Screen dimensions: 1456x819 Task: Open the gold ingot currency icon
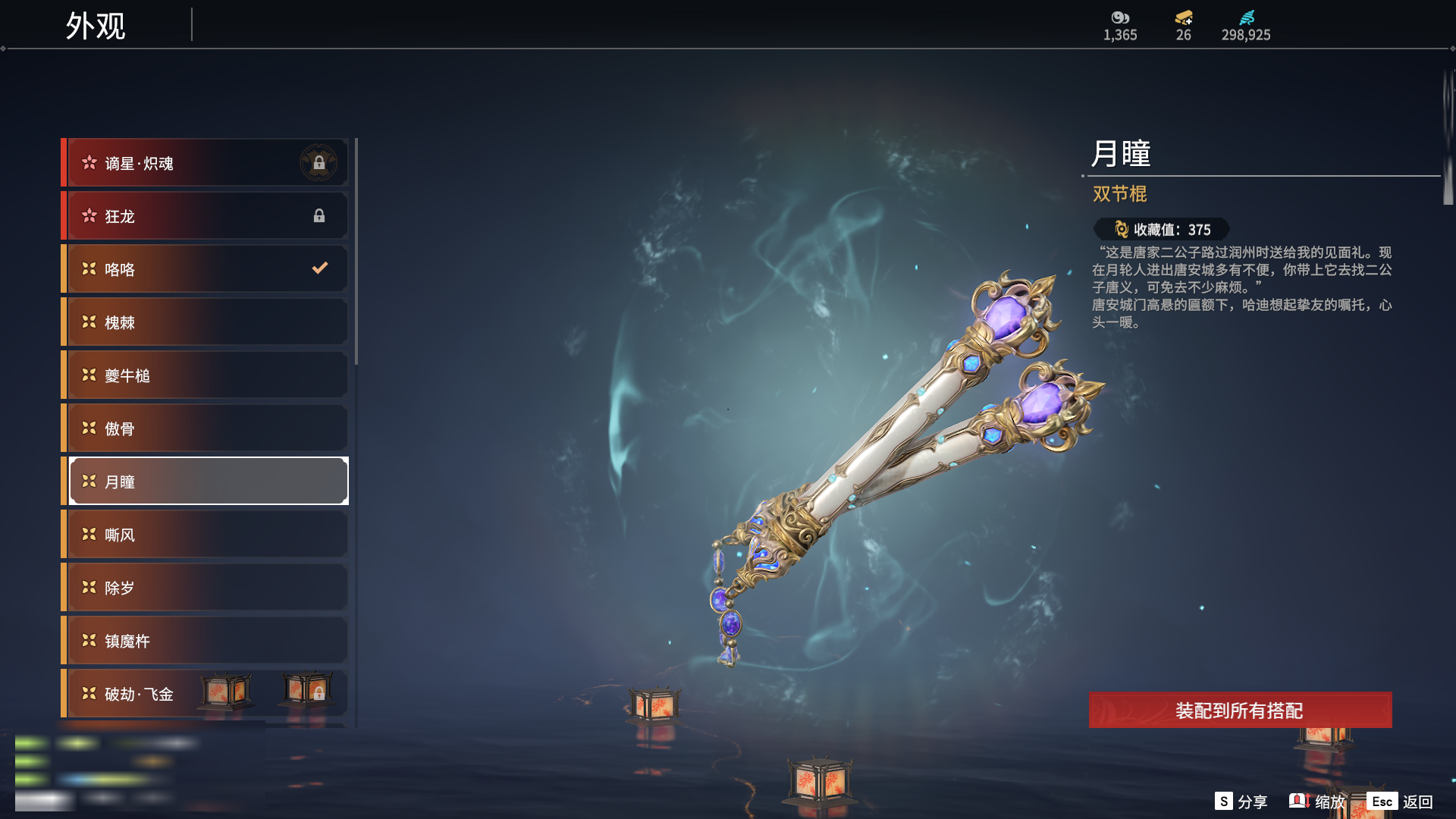[1184, 17]
